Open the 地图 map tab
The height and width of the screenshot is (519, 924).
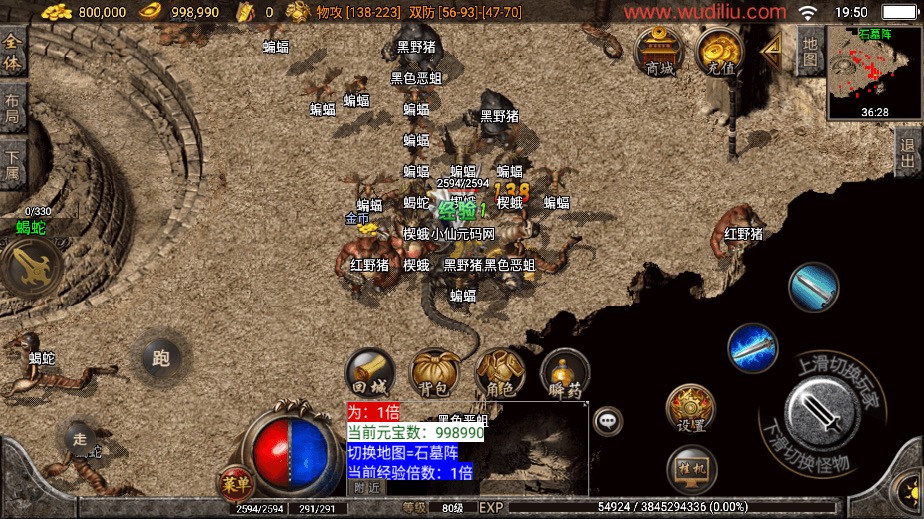pos(810,49)
